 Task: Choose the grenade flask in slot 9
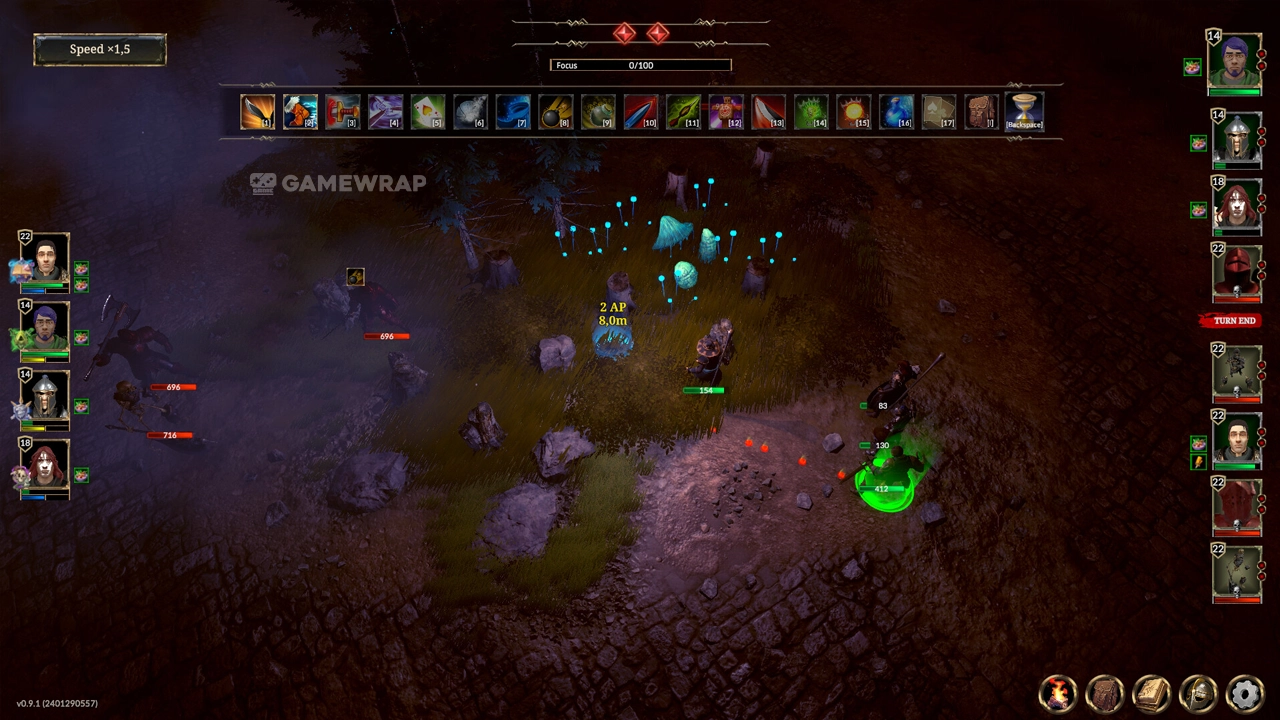coord(598,111)
